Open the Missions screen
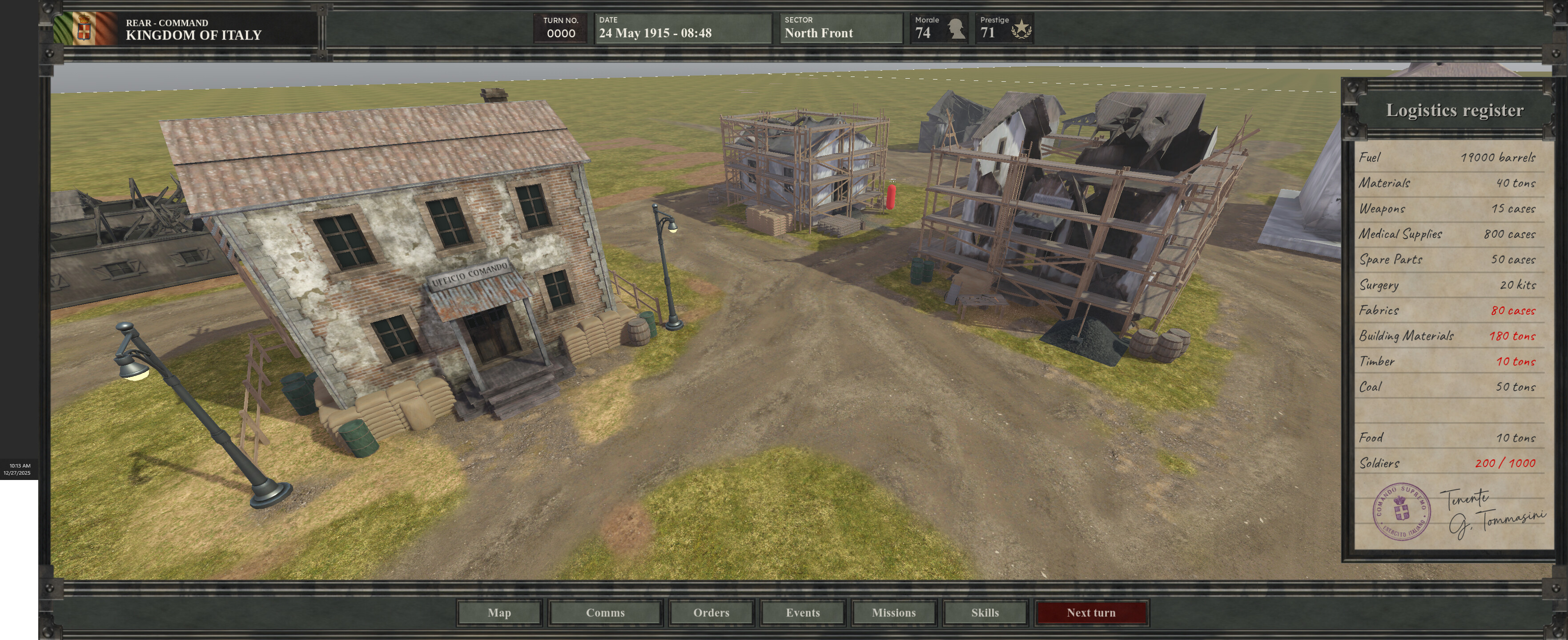Image resolution: width=1568 pixels, height=640 pixels. (893, 612)
